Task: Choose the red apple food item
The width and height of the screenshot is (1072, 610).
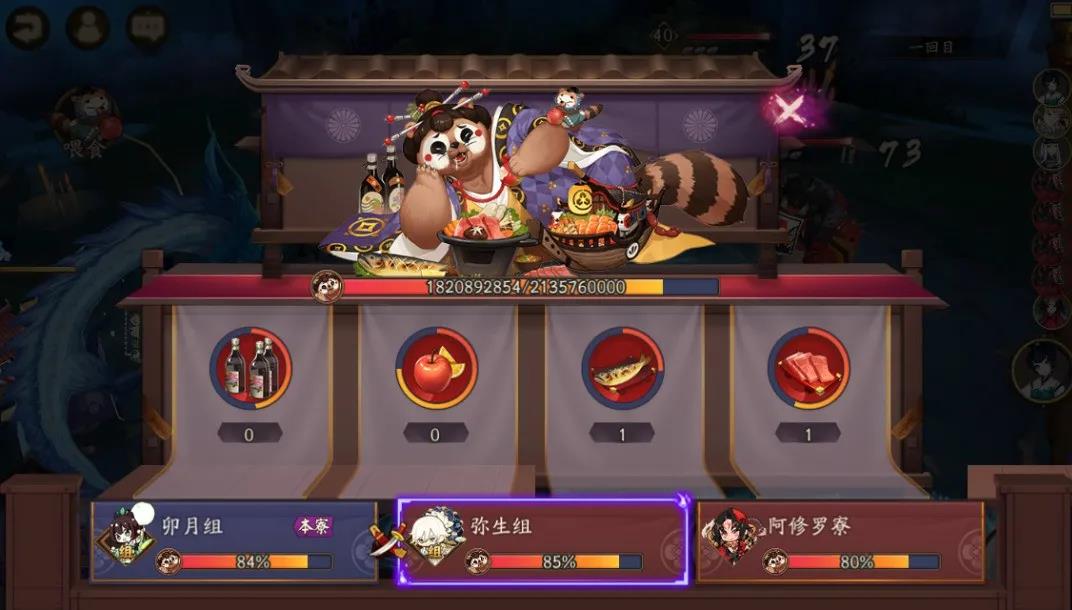Action: pos(436,368)
